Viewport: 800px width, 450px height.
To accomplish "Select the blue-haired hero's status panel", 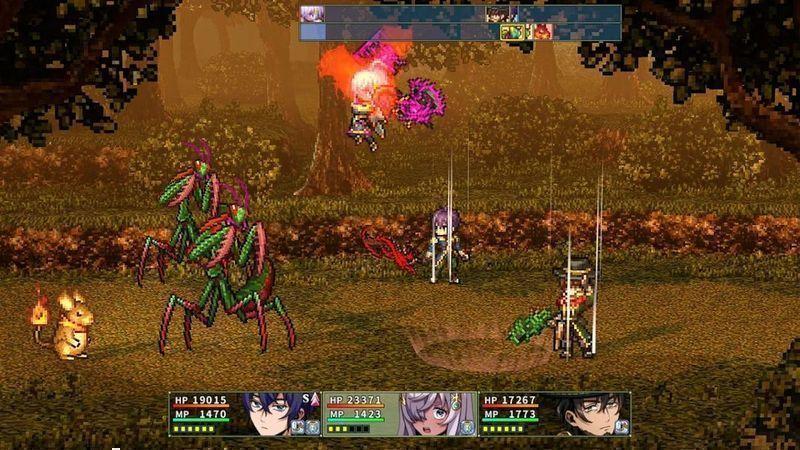I will tap(245, 413).
